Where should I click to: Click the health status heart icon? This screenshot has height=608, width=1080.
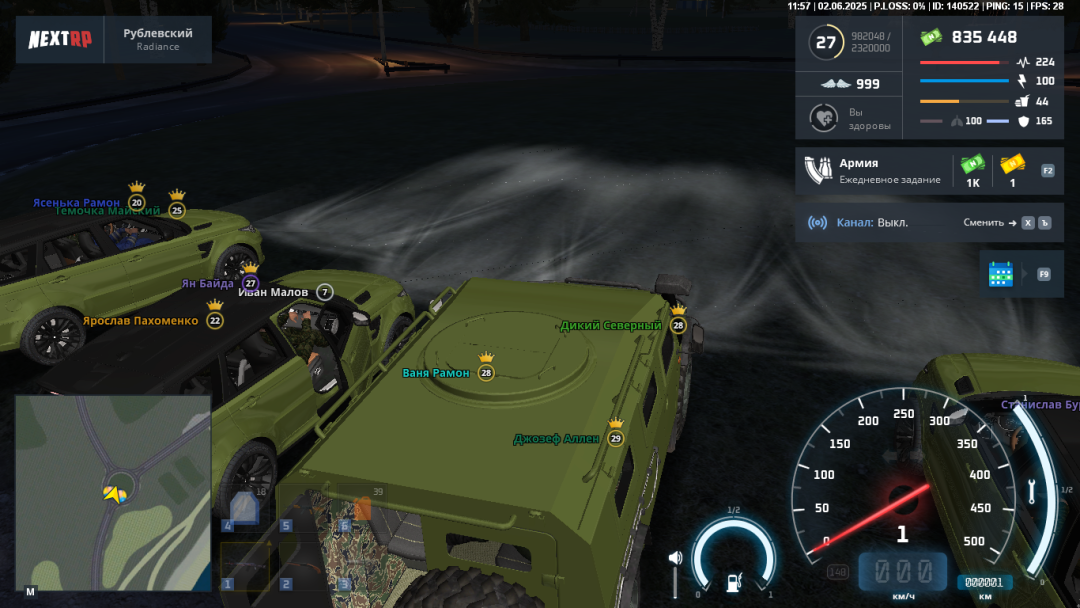click(822, 118)
